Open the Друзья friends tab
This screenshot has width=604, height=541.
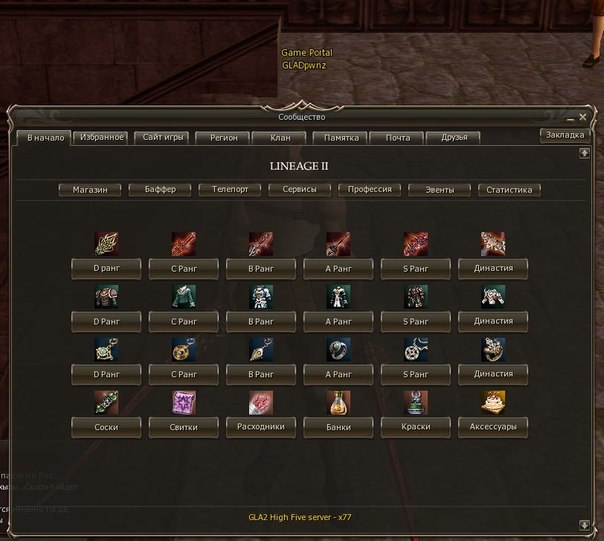tap(454, 137)
